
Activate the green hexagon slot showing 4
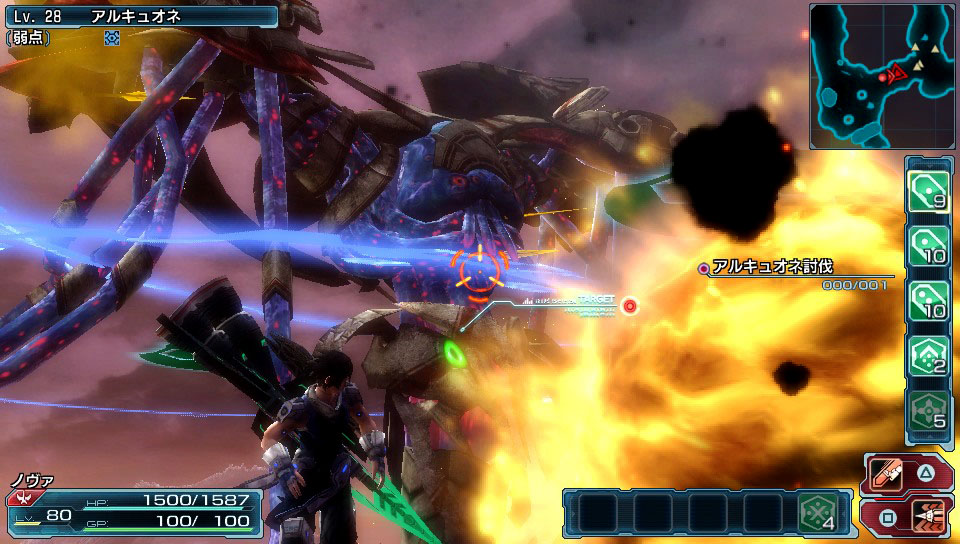pyautogui.click(x=818, y=512)
